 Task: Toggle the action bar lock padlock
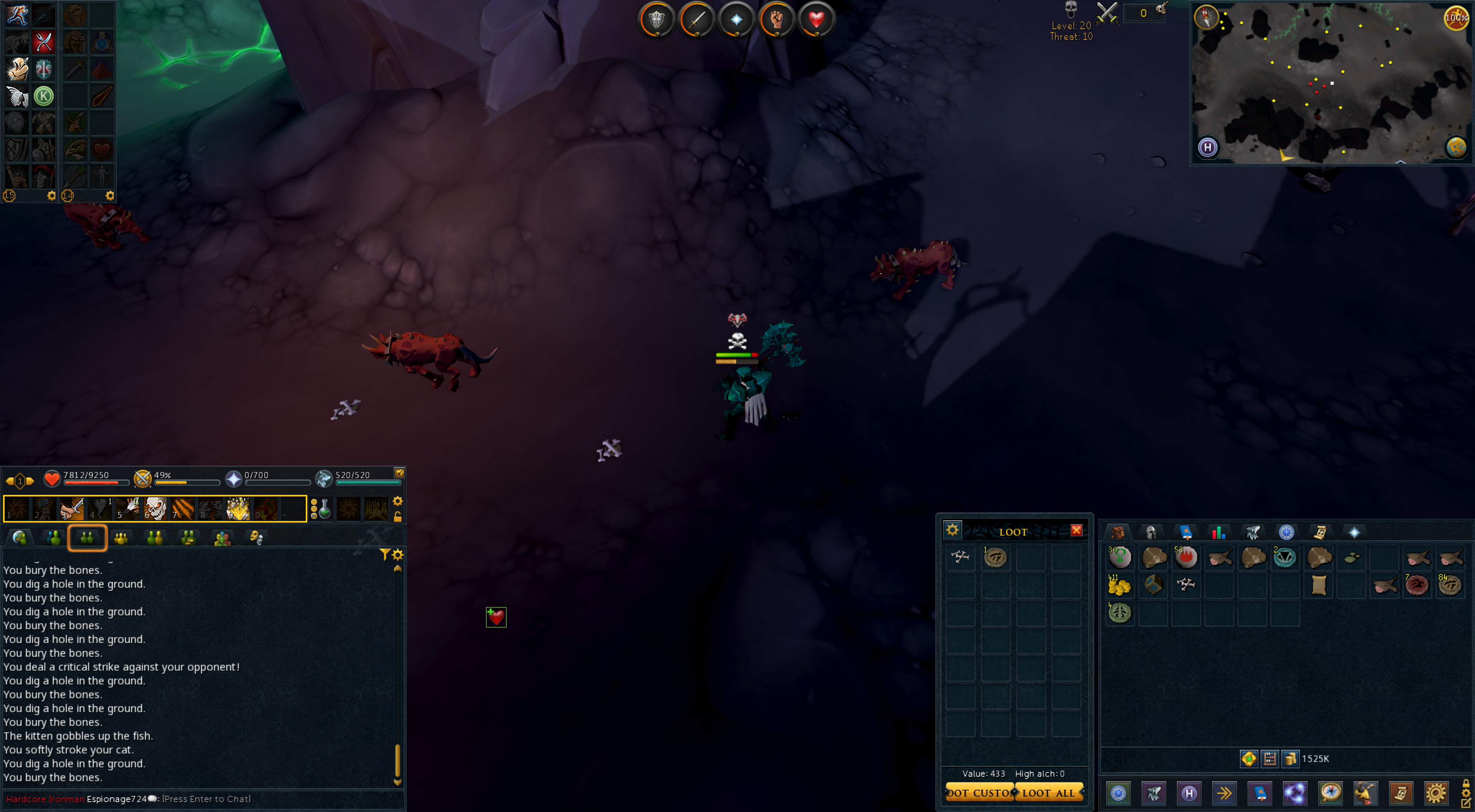(x=398, y=517)
